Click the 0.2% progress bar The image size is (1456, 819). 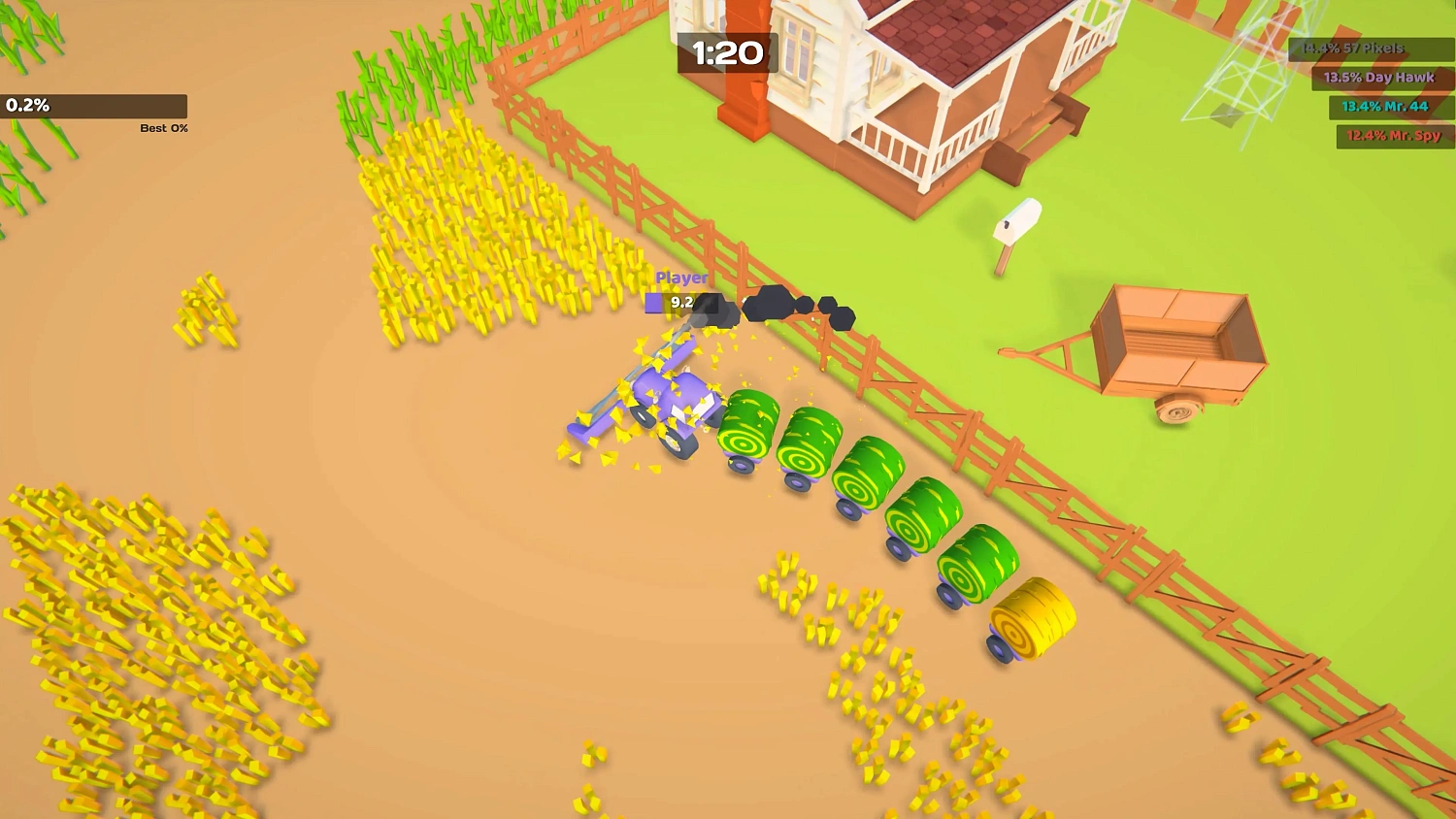(94, 105)
